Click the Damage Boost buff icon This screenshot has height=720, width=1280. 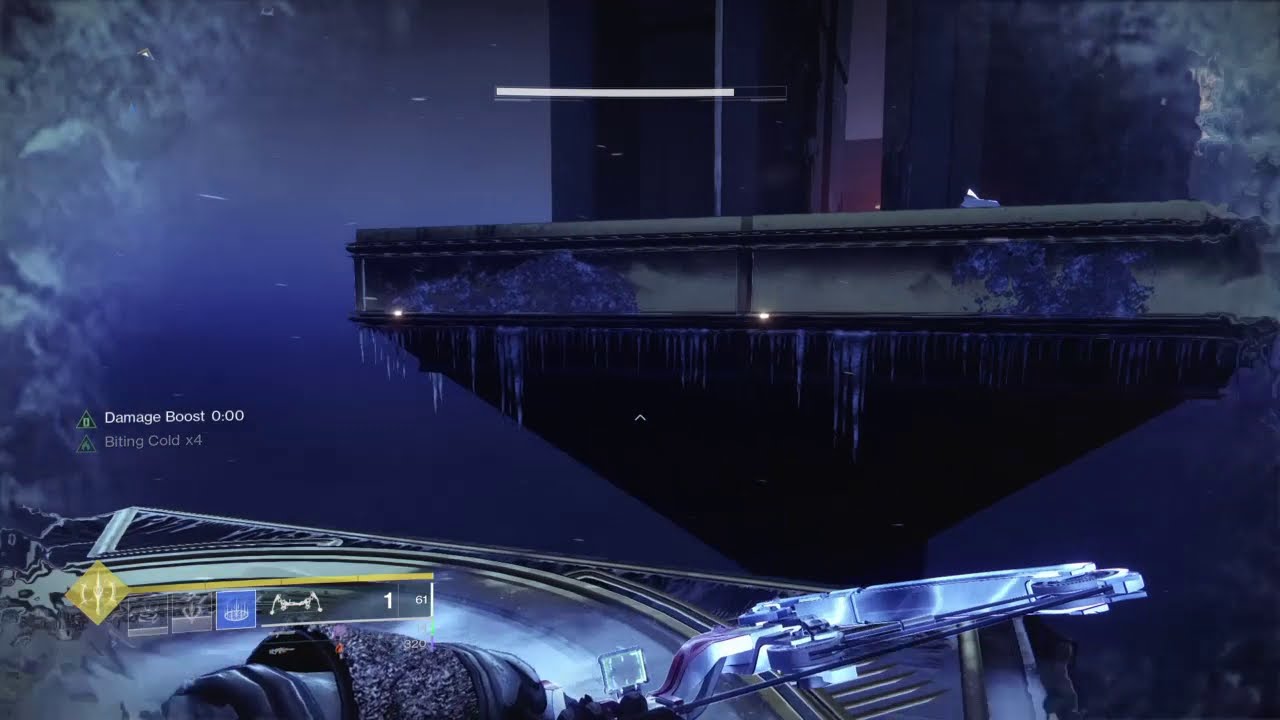(87, 419)
